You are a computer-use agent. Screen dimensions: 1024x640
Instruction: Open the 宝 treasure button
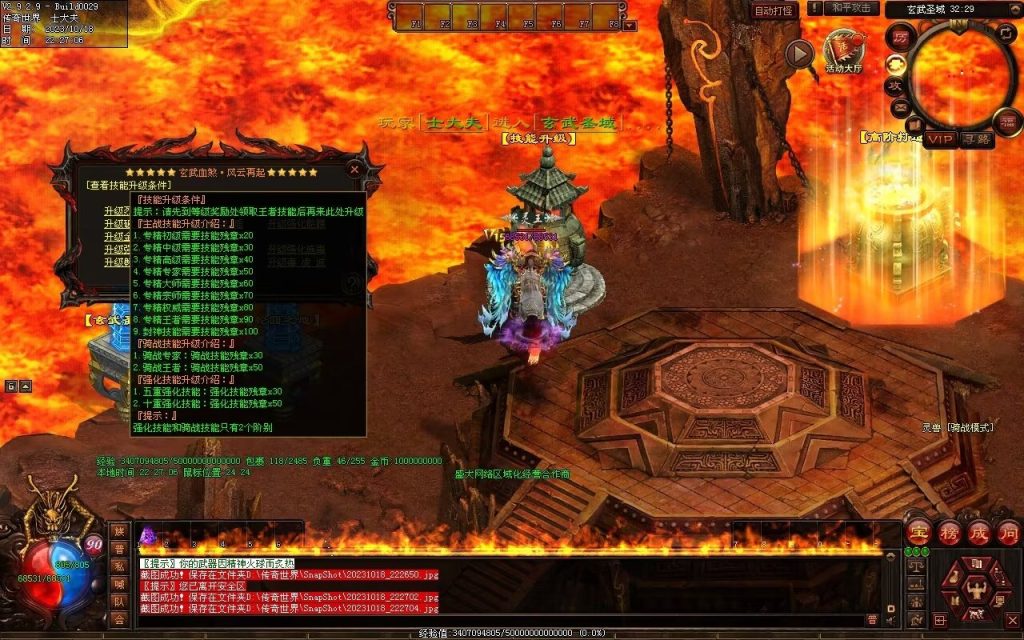coord(919,531)
